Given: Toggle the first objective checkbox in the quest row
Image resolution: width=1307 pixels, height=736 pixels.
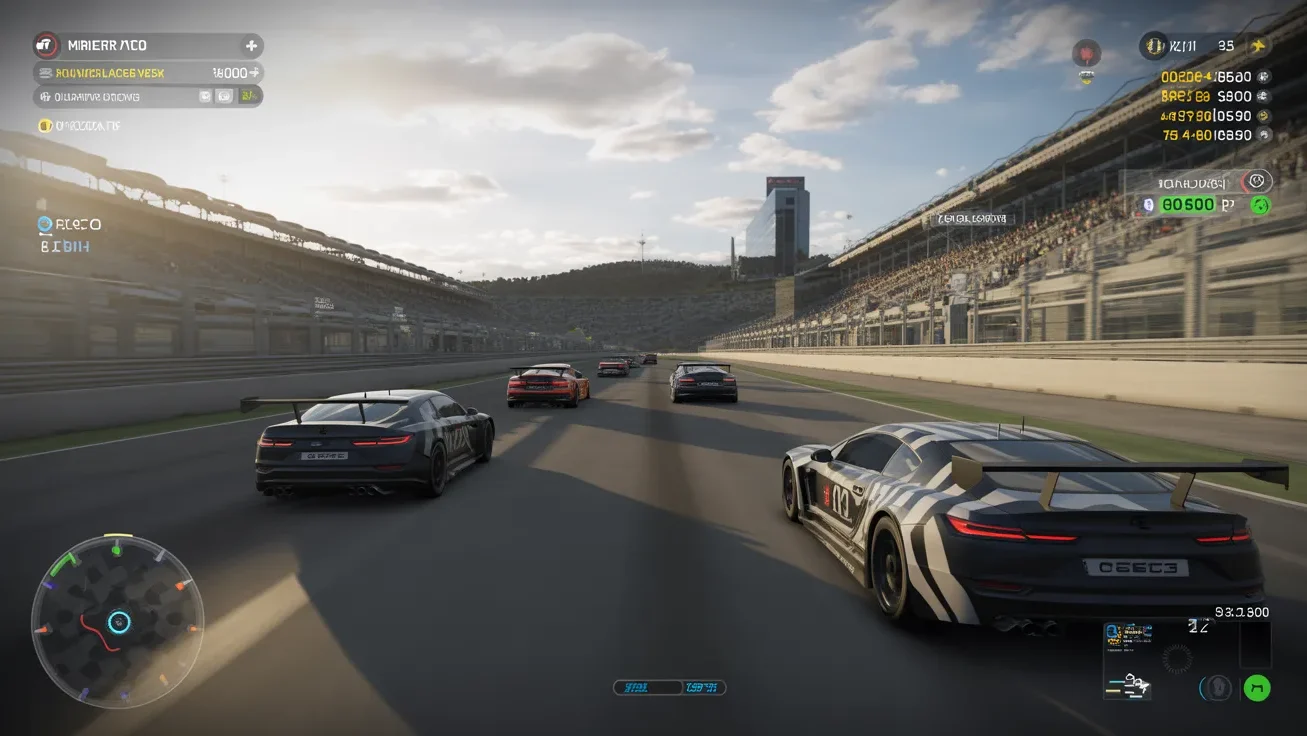Looking at the screenshot, I should point(205,96).
